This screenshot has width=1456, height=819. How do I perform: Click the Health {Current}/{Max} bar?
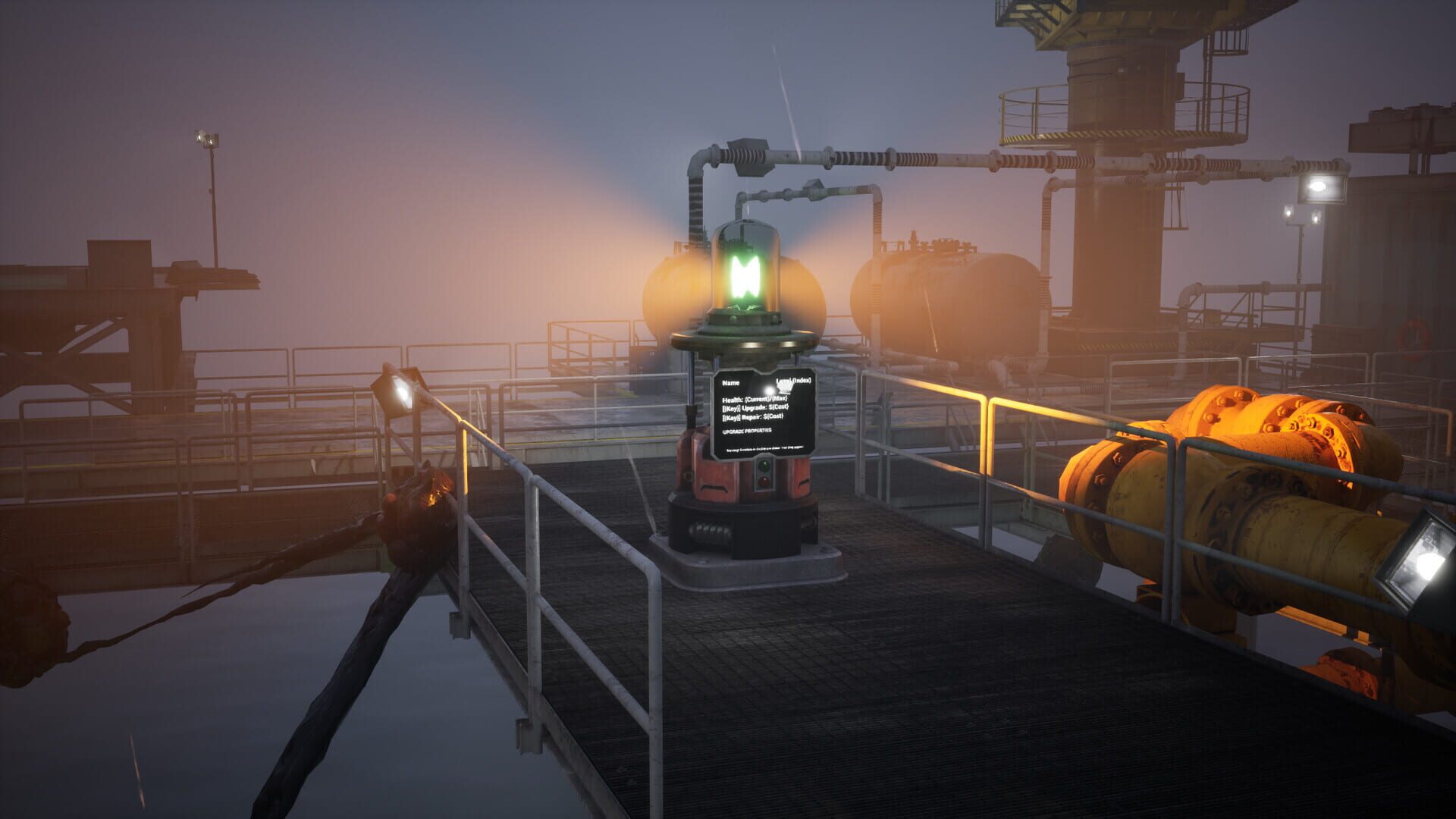[755, 400]
